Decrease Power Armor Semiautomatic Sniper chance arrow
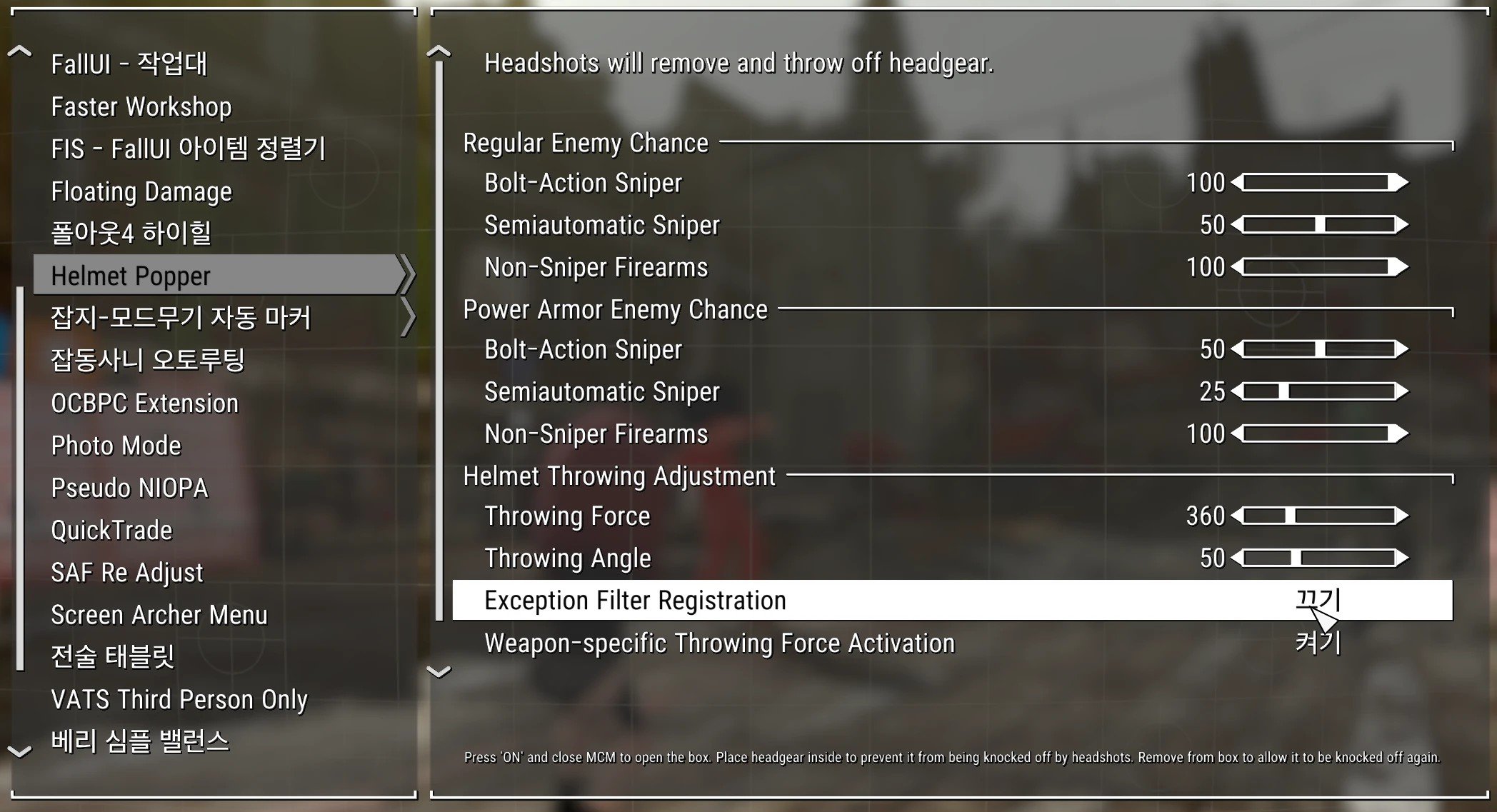Viewport: 1497px width, 812px height. 1238,391
